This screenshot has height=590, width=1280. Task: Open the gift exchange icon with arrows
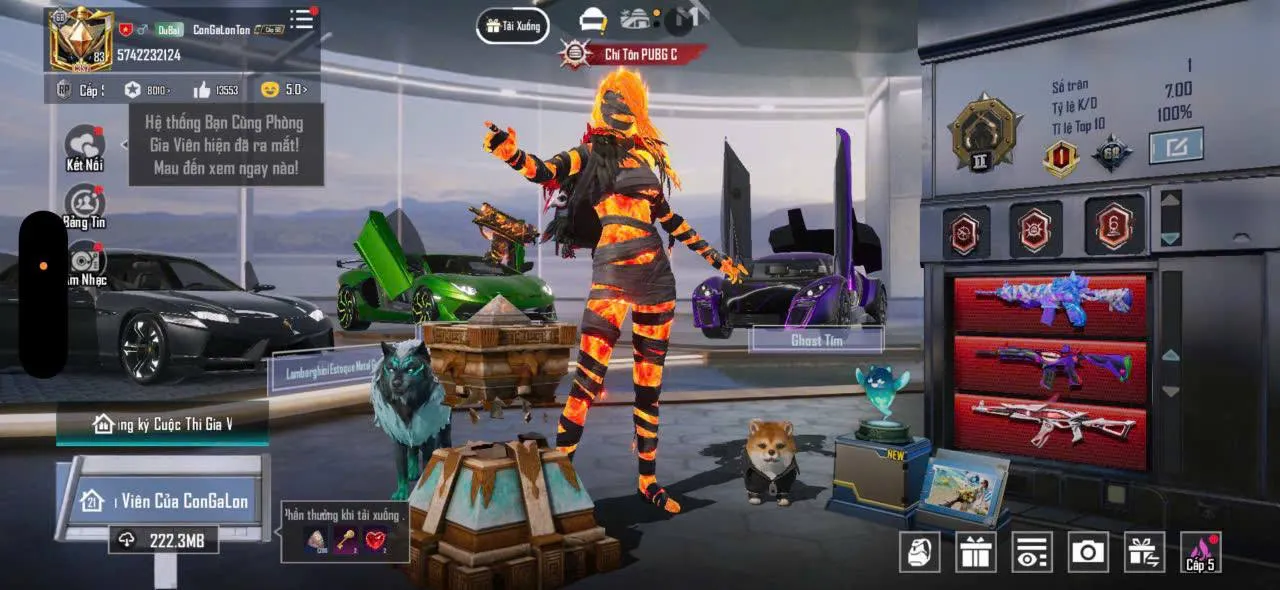coord(1144,551)
